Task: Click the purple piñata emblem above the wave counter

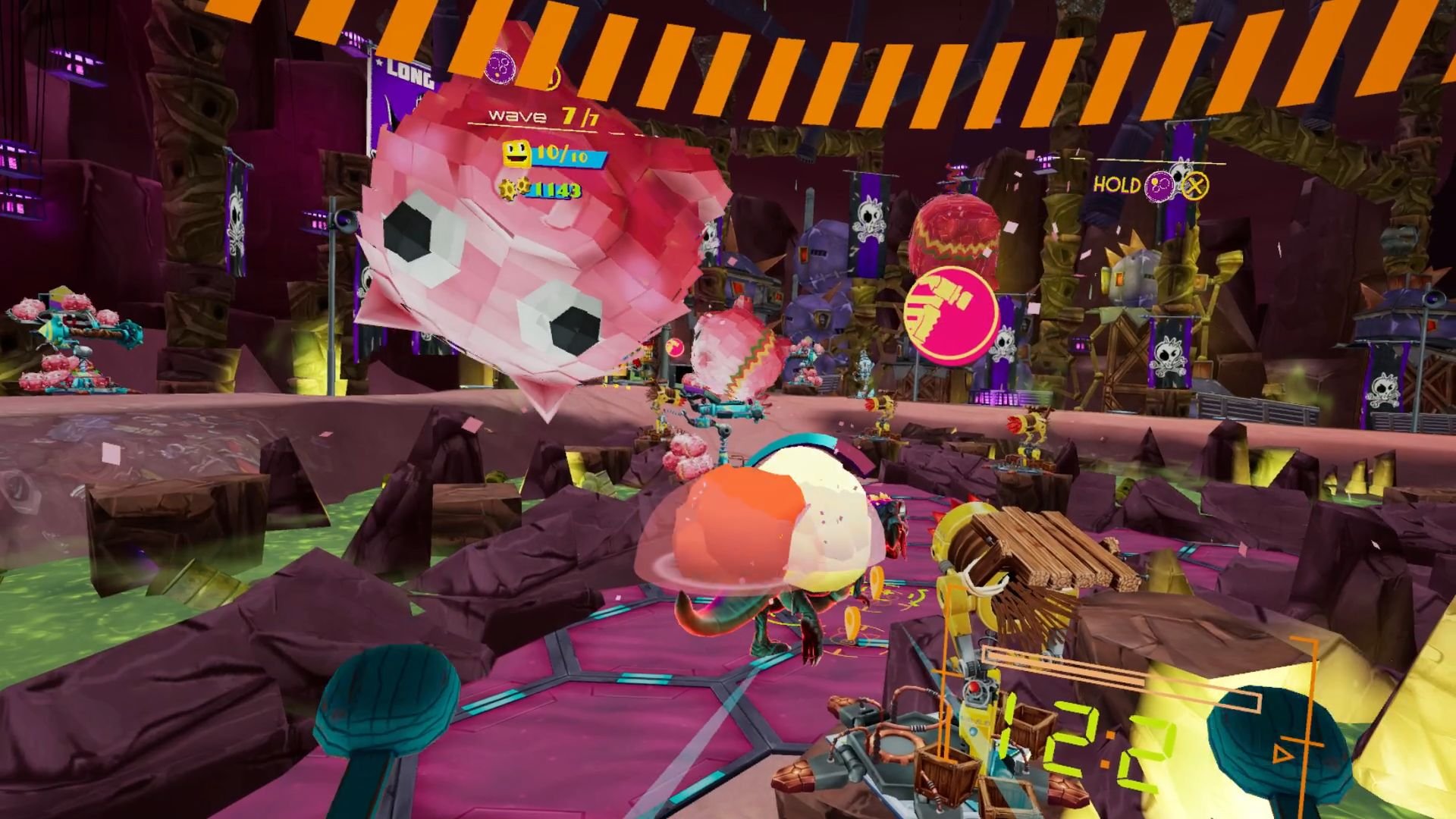Action: (500, 67)
